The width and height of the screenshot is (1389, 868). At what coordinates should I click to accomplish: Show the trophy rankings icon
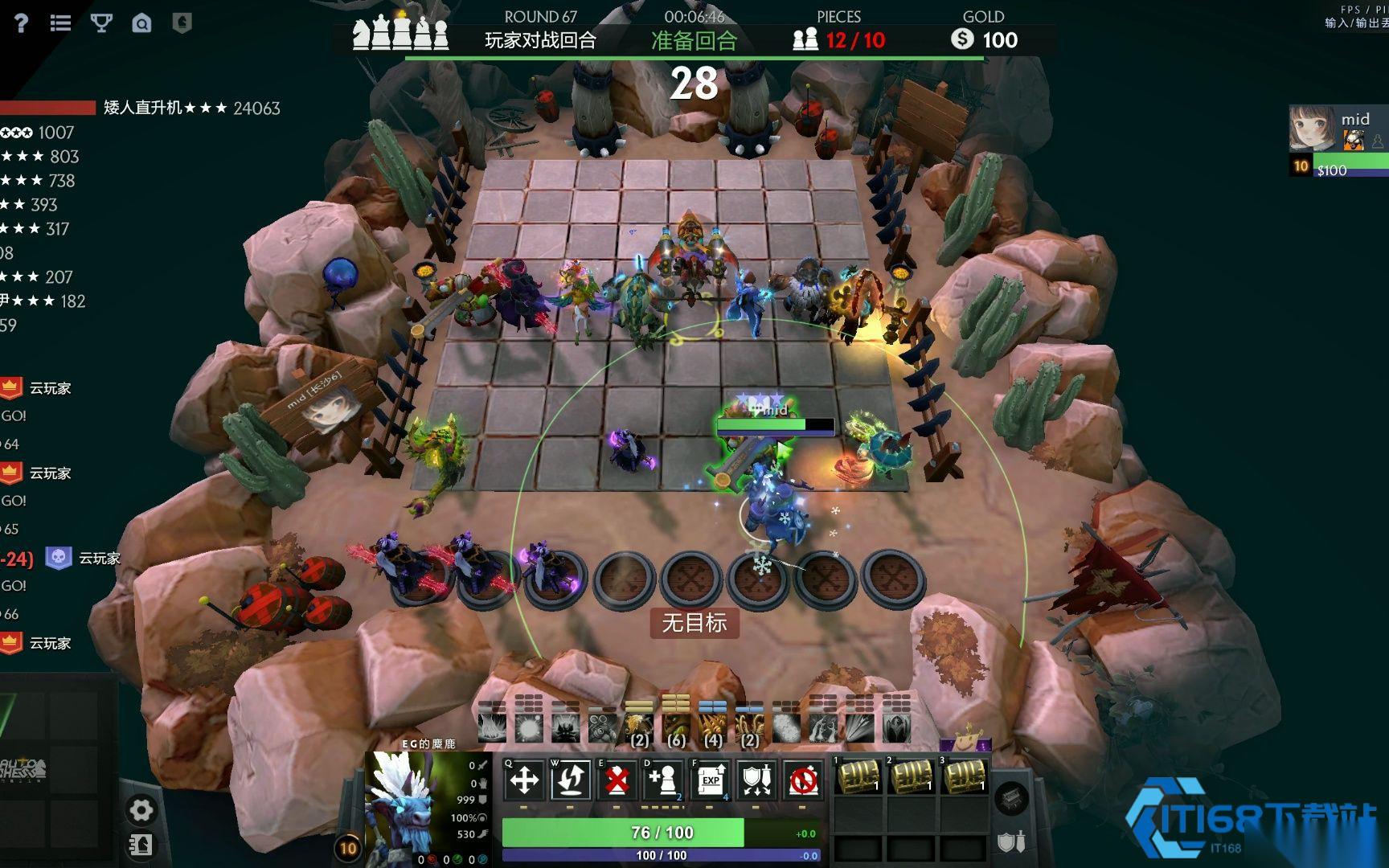(x=101, y=23)
